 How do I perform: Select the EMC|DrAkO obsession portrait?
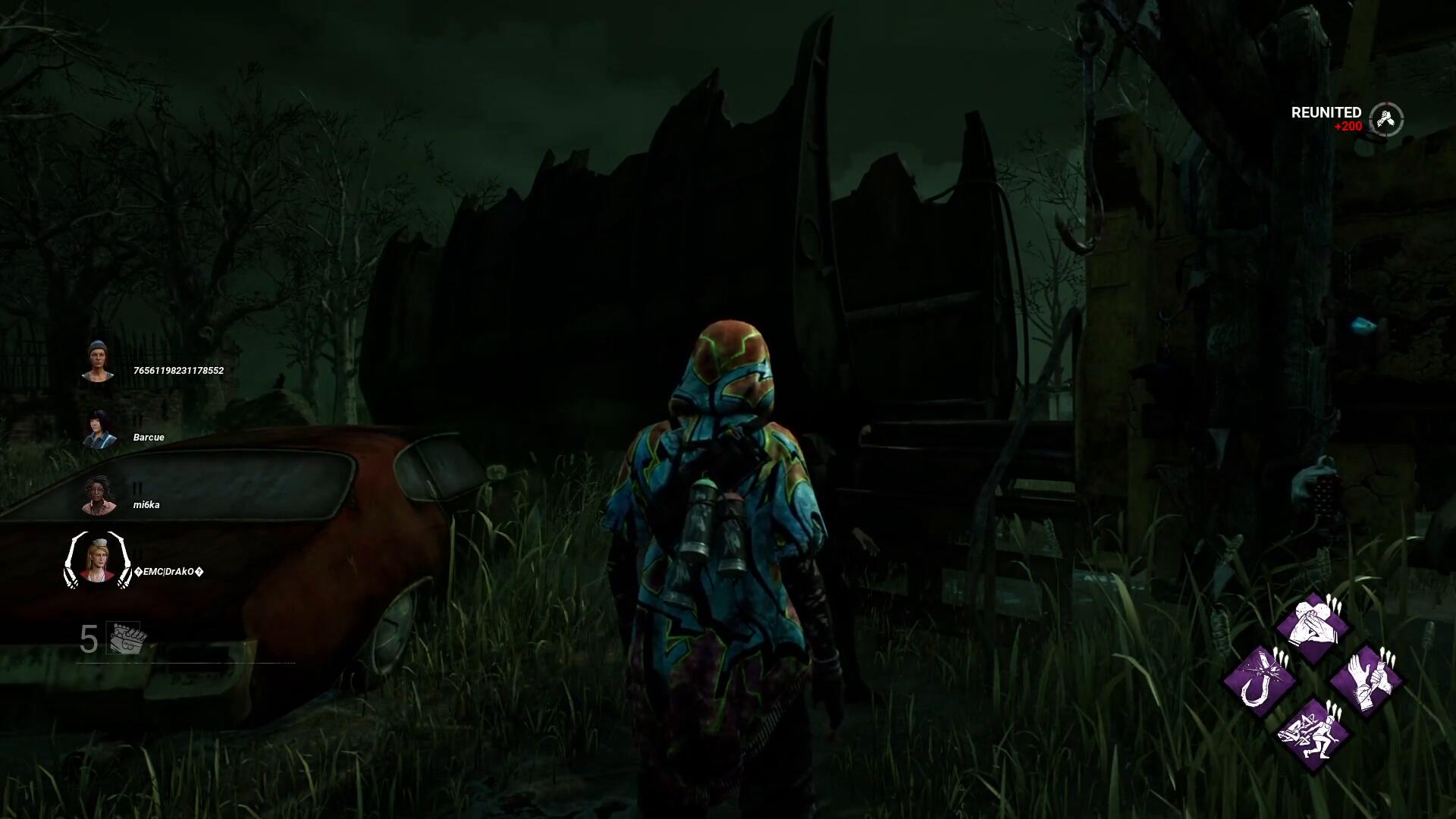pyautogui.click(x=98, y=561)
